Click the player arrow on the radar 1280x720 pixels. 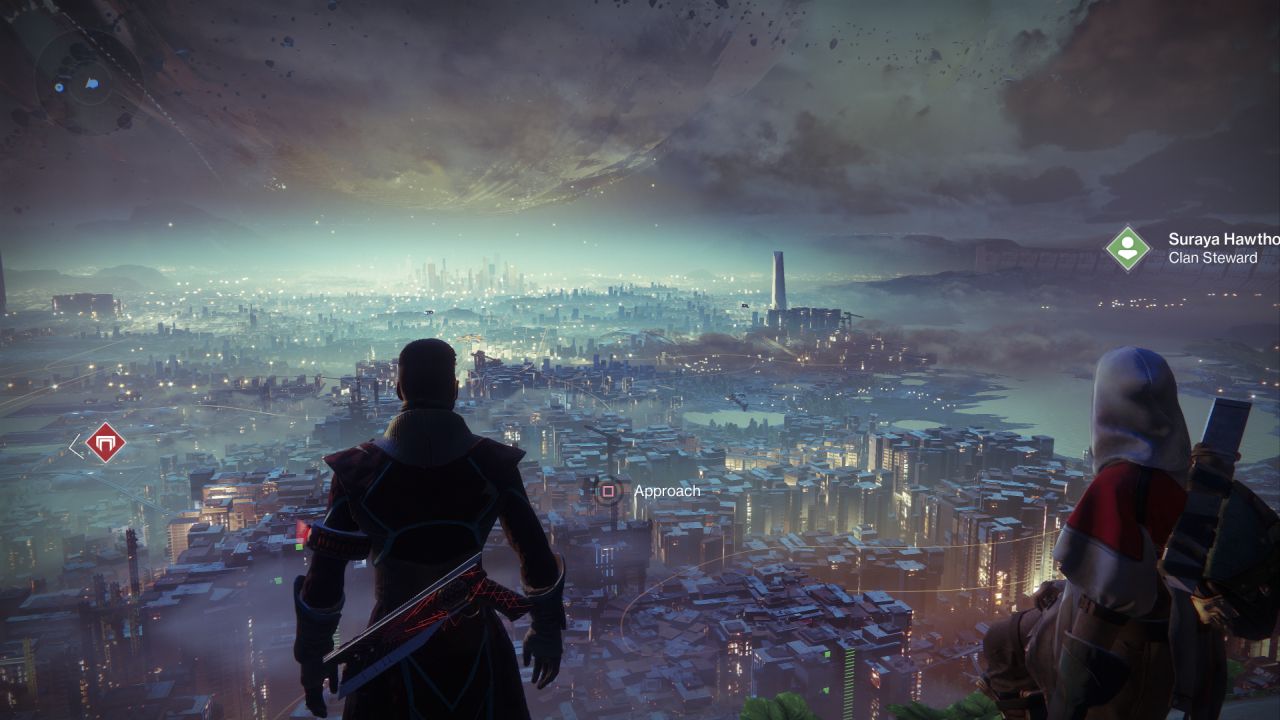pyautogui.click(x=92, y=84)
